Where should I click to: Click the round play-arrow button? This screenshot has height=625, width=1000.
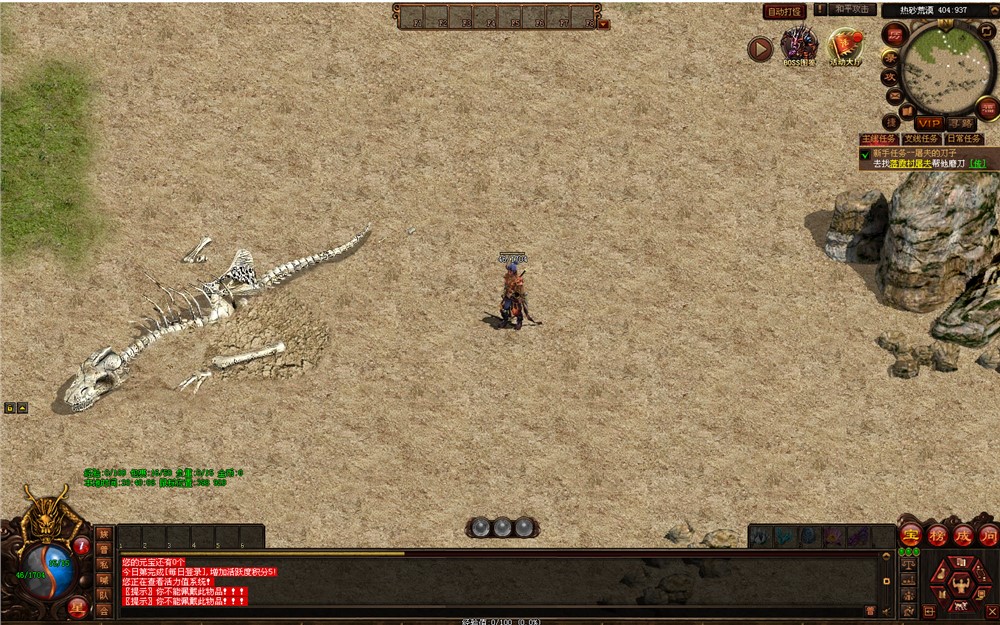pos(760,48)
